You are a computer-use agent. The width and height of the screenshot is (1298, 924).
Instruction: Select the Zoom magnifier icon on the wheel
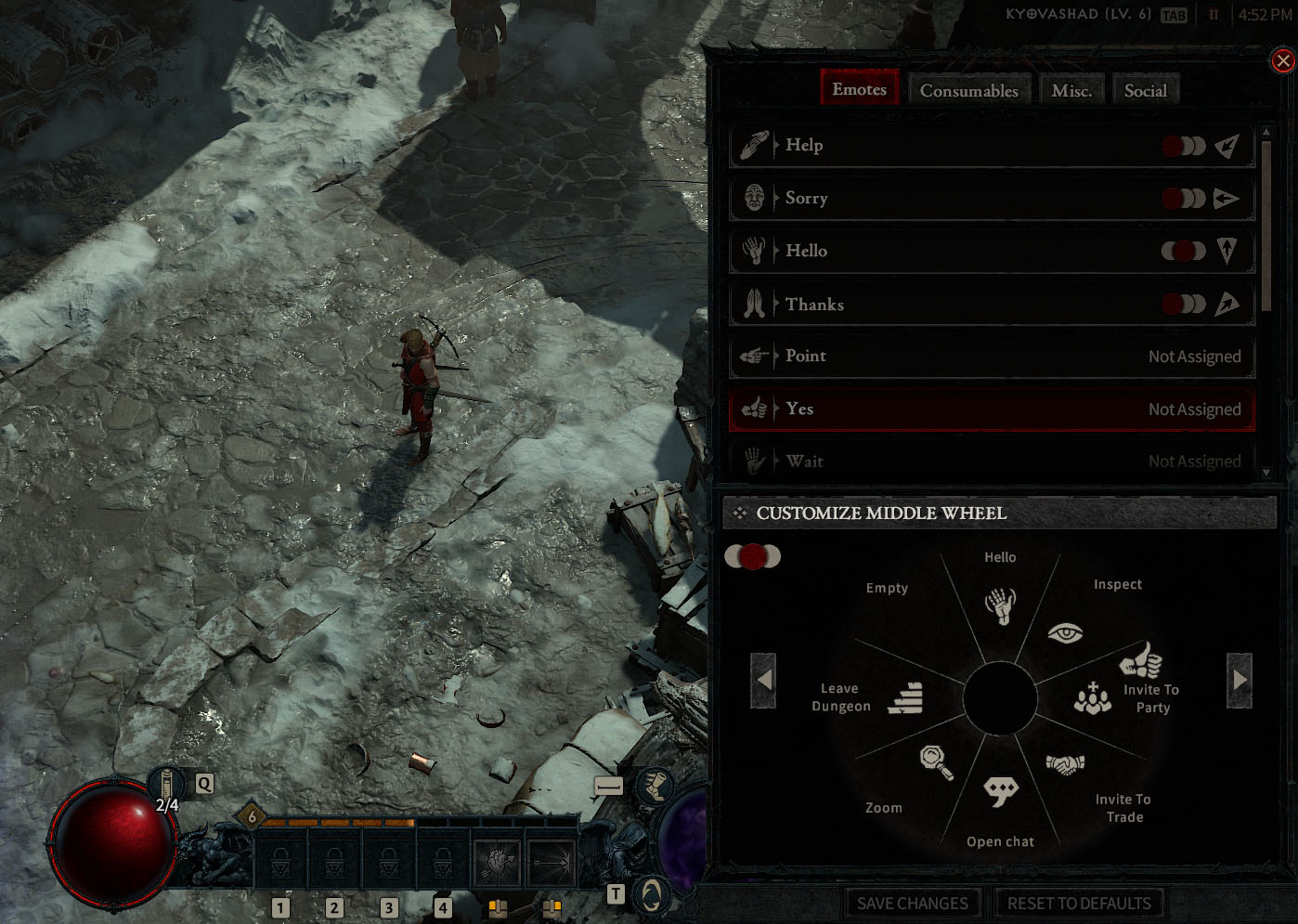[937, 761]
